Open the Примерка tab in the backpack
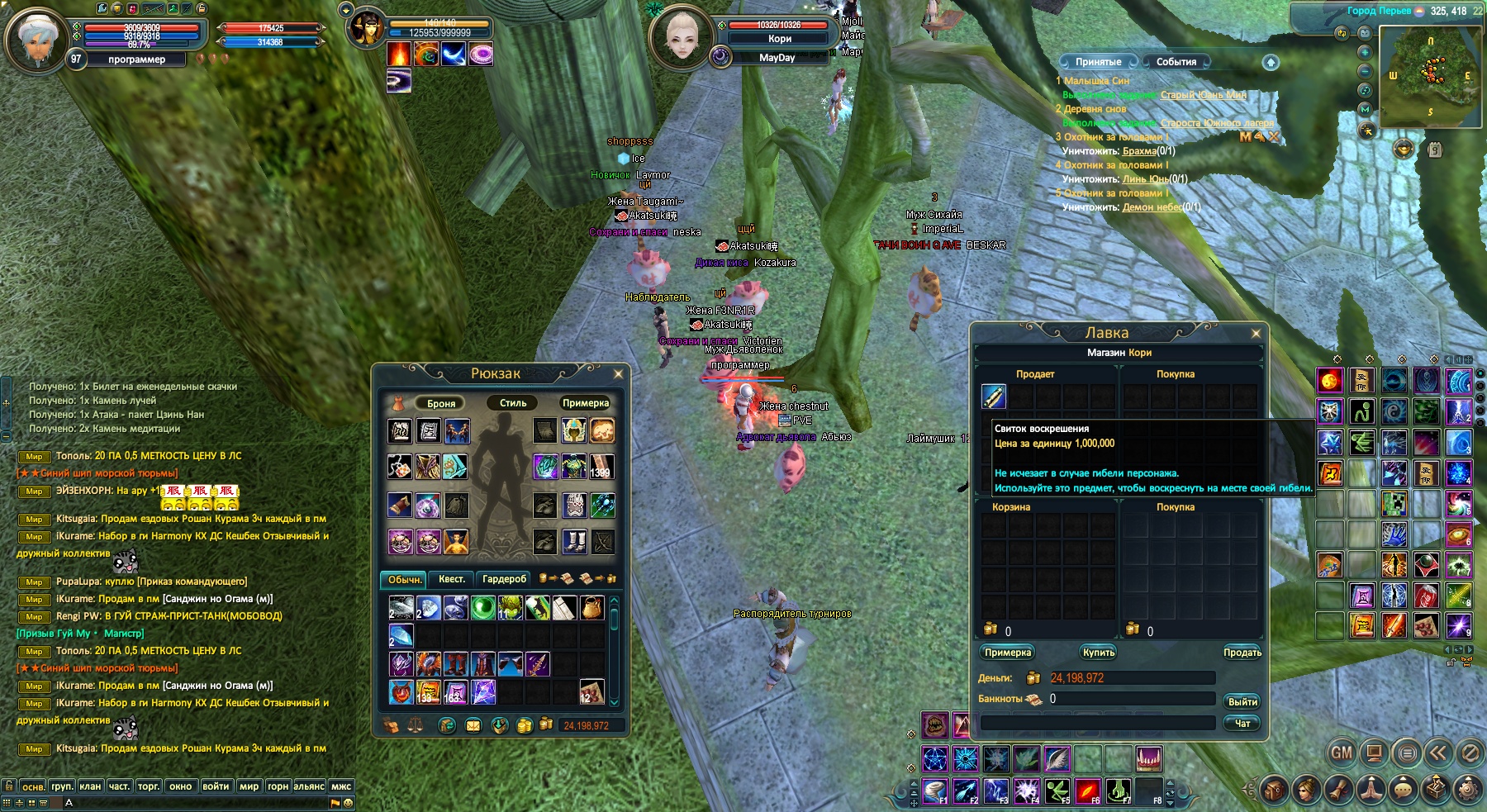Screen dimensions: 1487x812 [x=585, y=403]
